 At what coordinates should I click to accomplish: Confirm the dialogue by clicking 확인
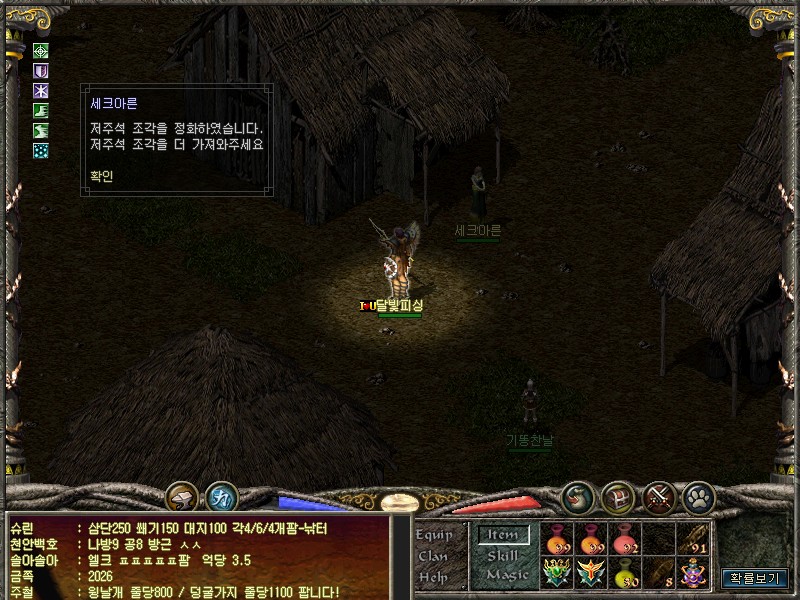pyautogui.click(x=101, y=175)
